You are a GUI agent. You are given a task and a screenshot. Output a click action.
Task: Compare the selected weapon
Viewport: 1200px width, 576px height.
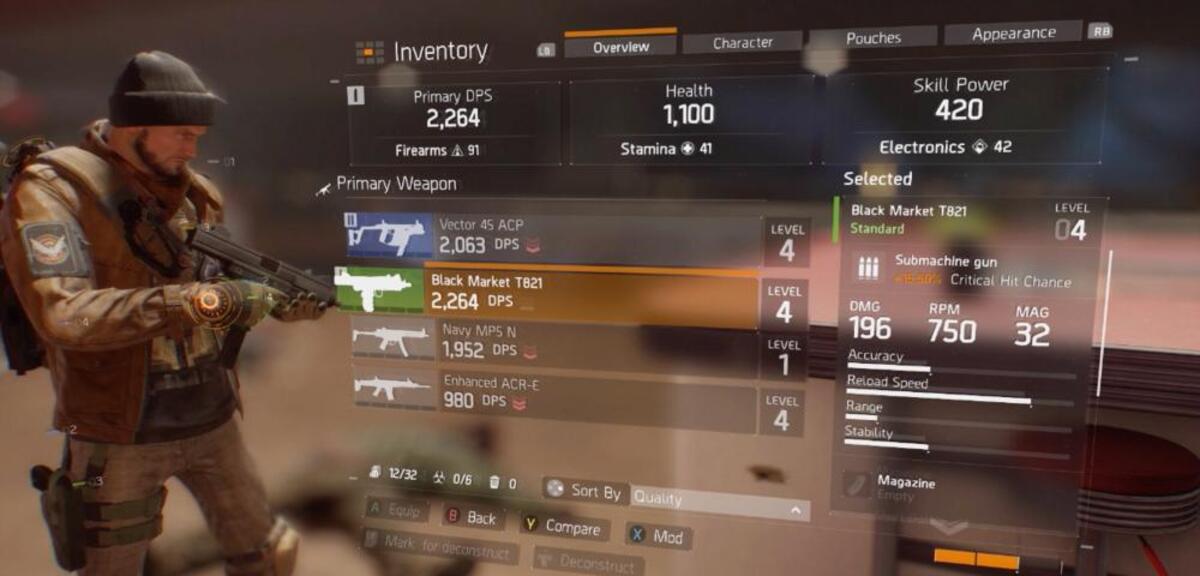(x=563, y=527)
